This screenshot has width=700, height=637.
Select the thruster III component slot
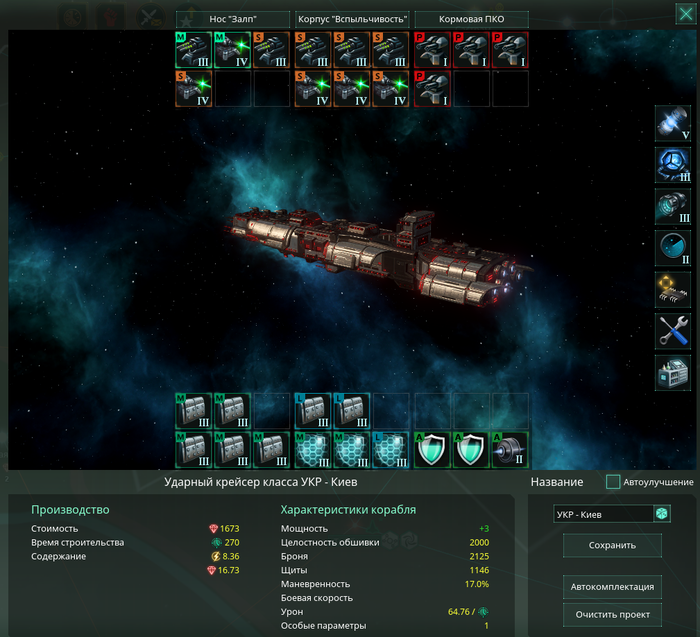tap(672, 206)
